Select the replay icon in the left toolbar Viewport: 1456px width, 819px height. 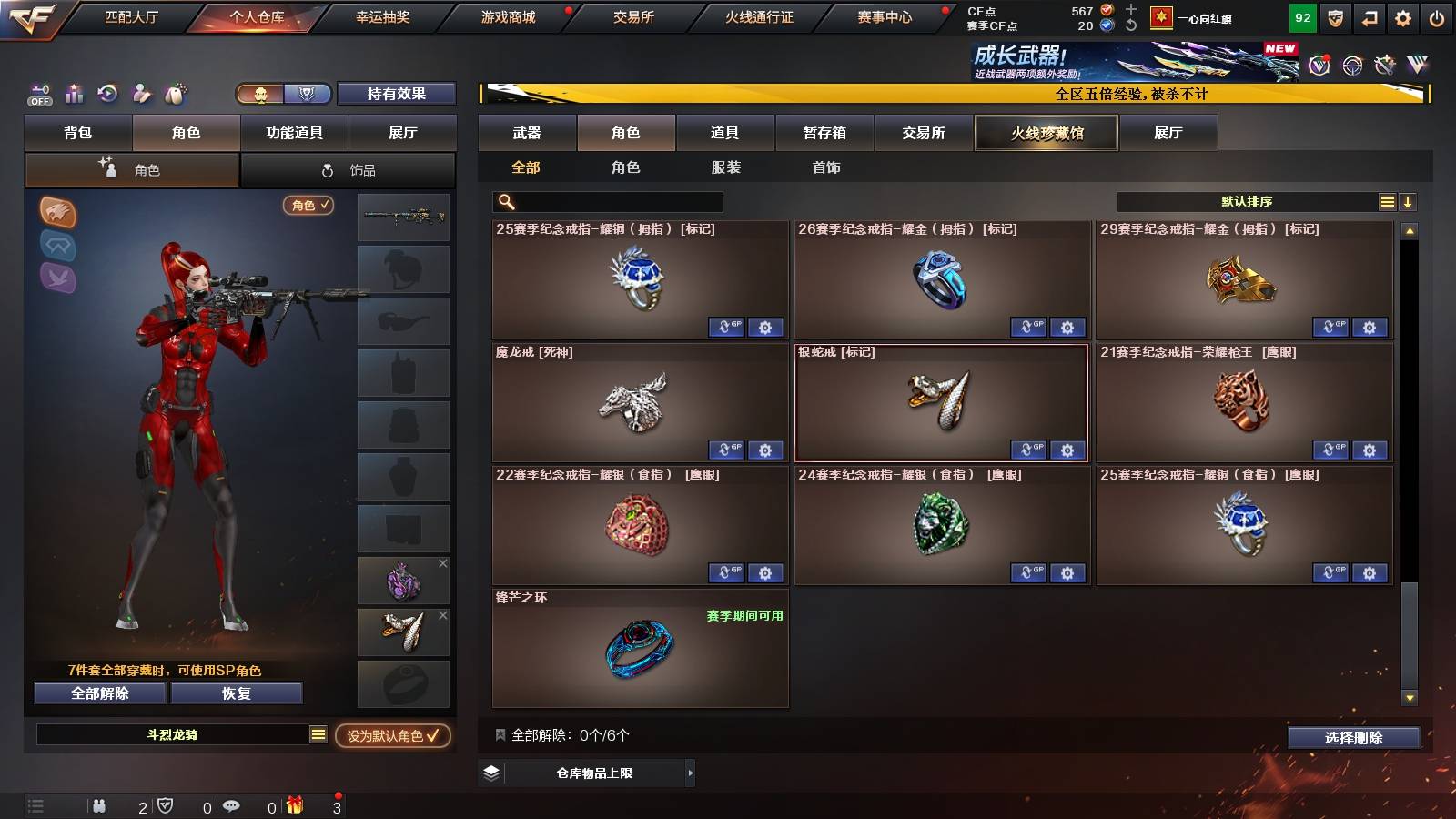click(x=108, y=92)
